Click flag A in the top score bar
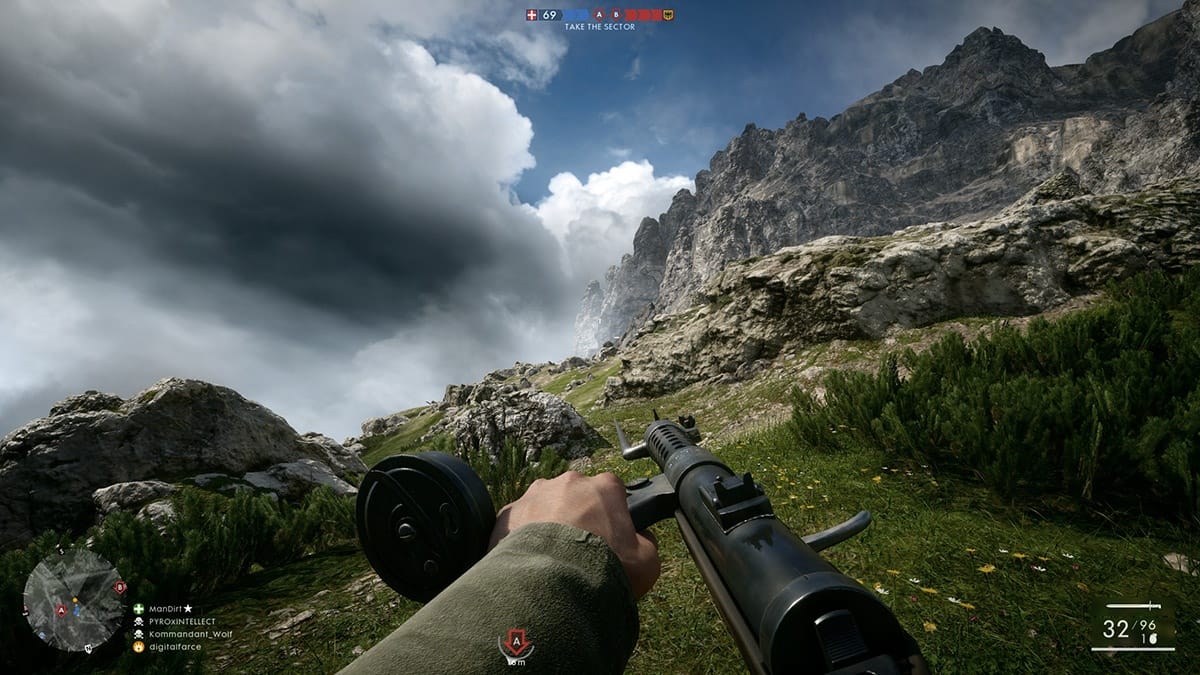 click(599, 15)
